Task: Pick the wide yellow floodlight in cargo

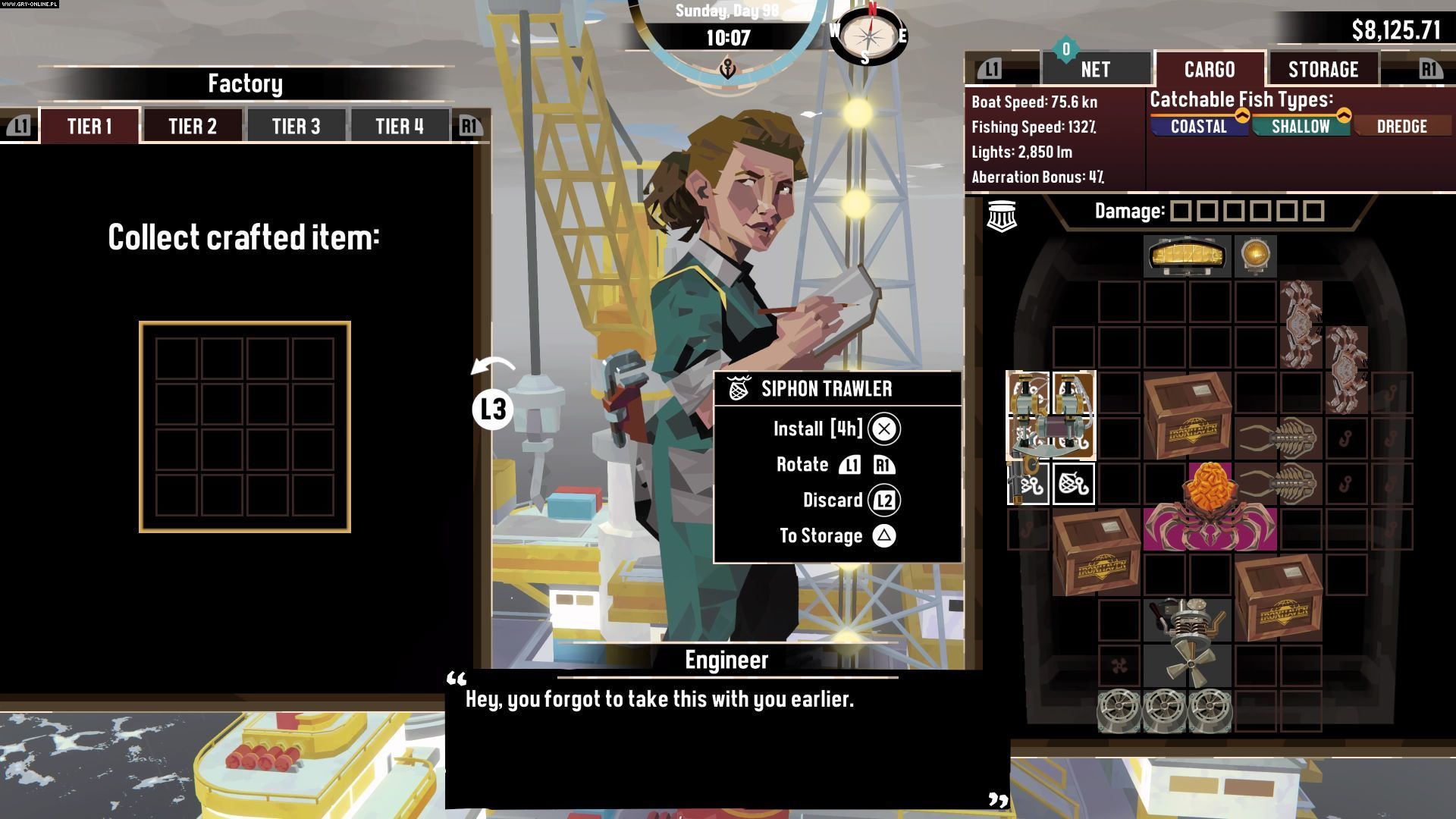Action: coord(1187,256)
